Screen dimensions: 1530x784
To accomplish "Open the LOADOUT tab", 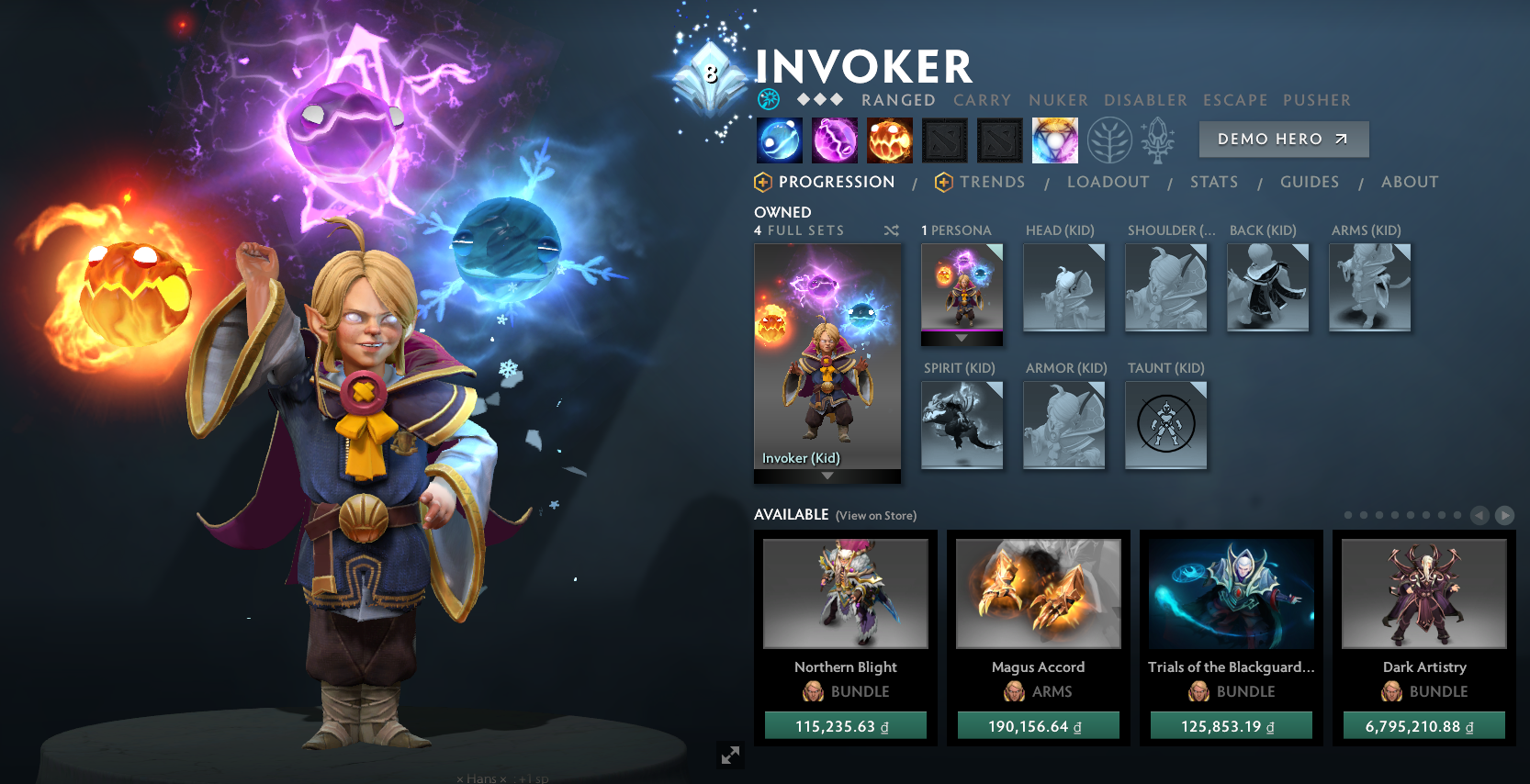I will [1108, 182].
